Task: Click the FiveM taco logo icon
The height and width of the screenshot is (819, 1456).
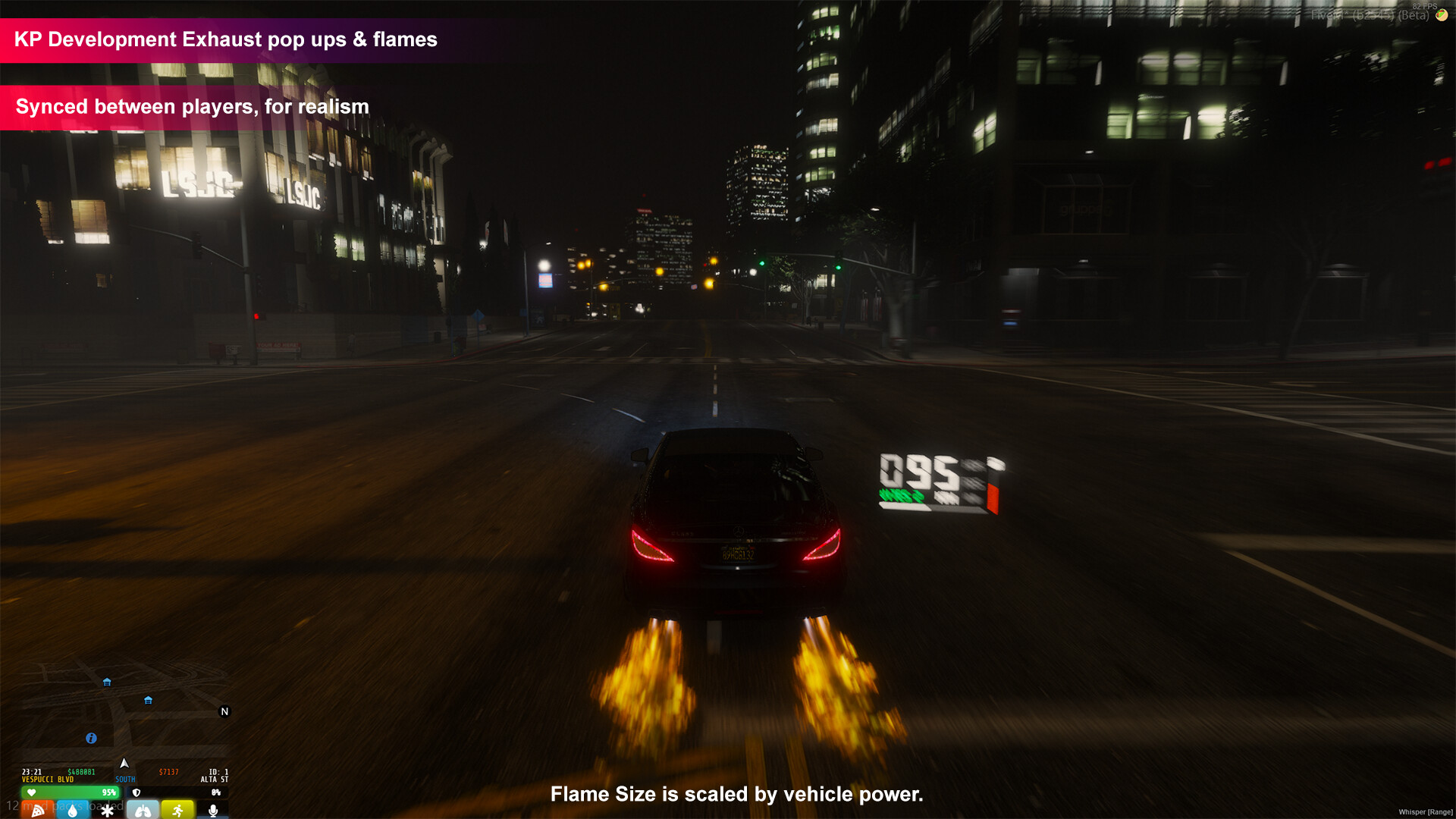Action: (x=1442, y=15)
